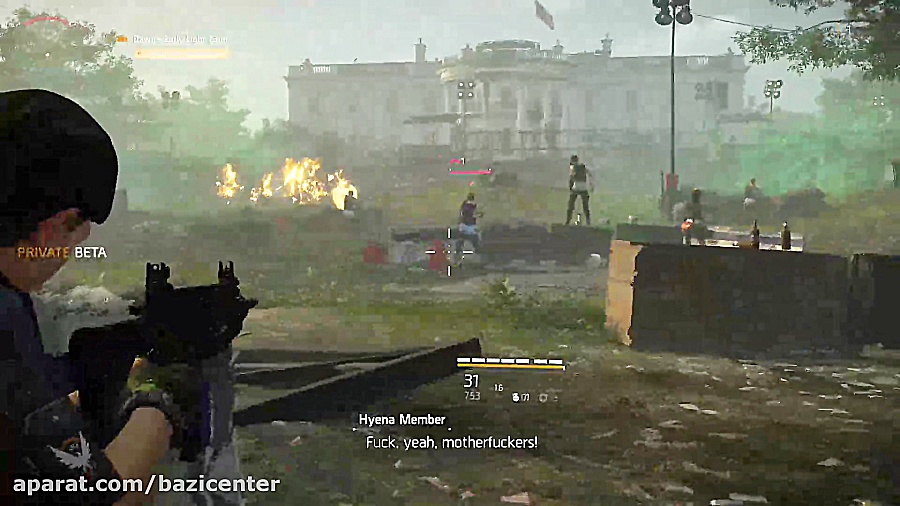Click the grenade icon beside the ammo count
Screen dimensions: 900x506
pyautogui.click(x=517, y=397)
